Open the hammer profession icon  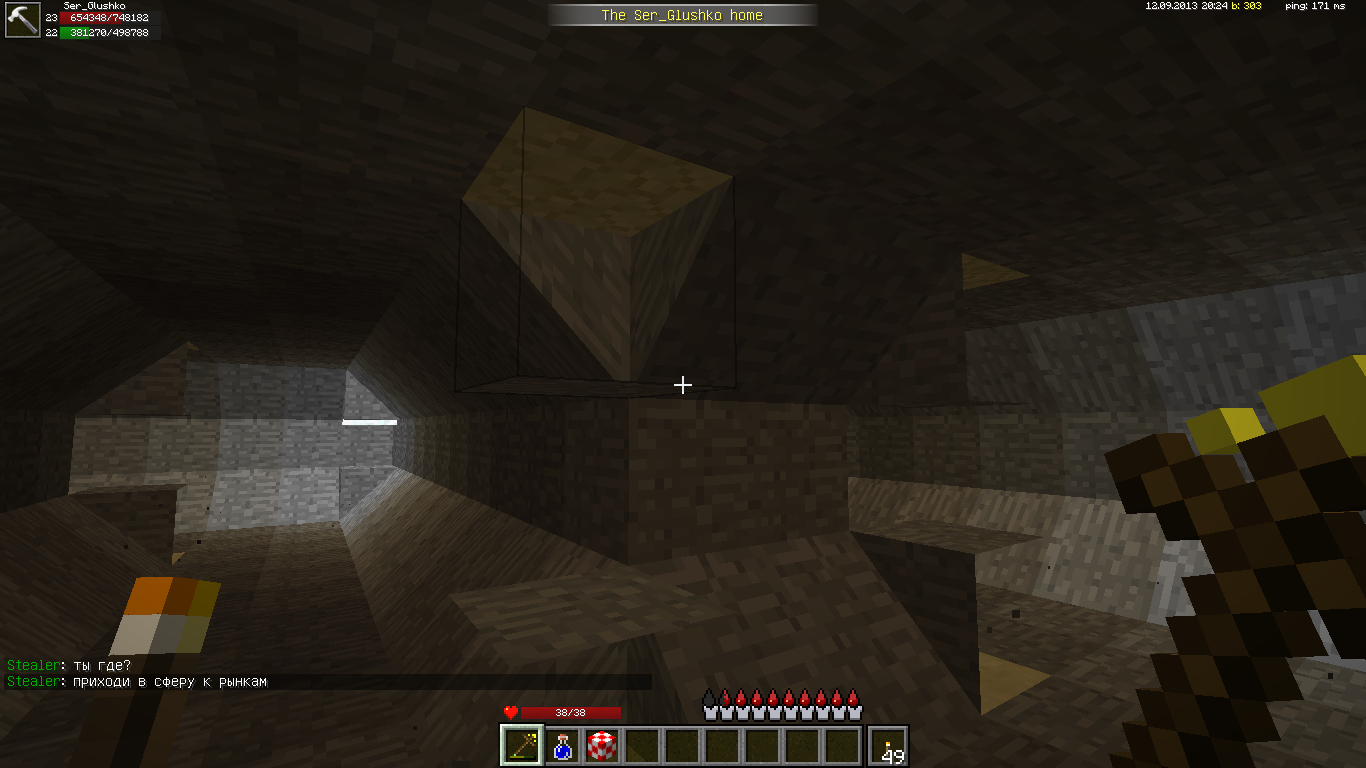click(22, 20)
